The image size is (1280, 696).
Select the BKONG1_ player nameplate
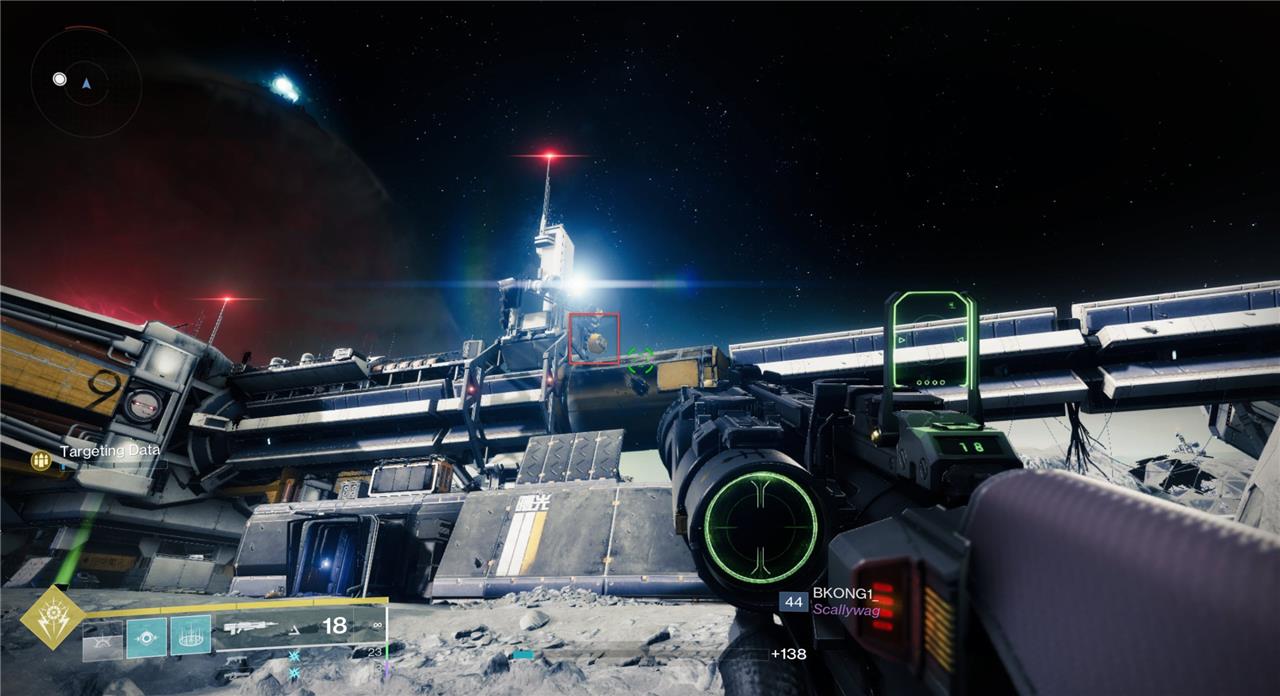pyautogui.click(x=840, y=593)
